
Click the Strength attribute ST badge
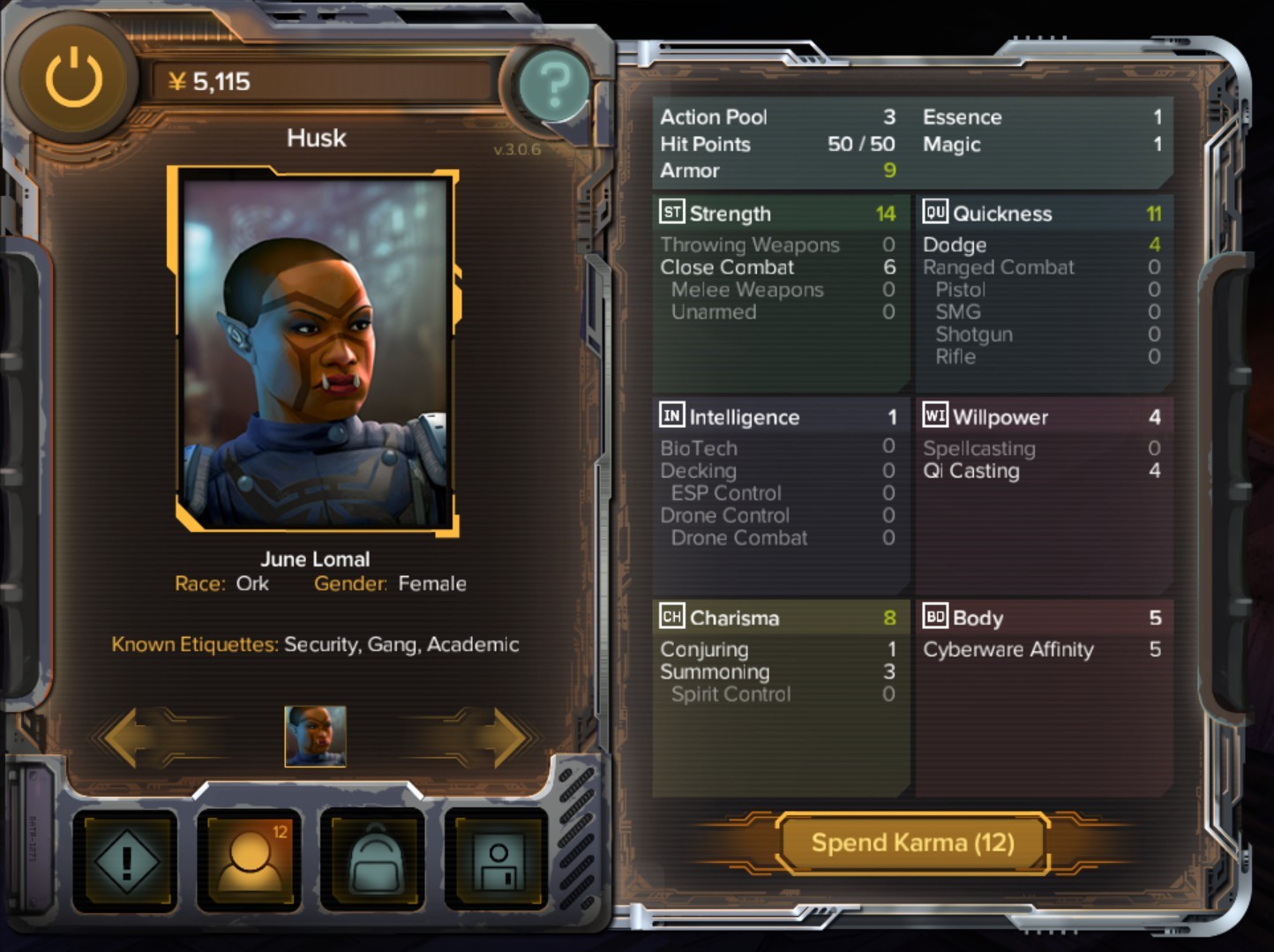coord(671,213)
